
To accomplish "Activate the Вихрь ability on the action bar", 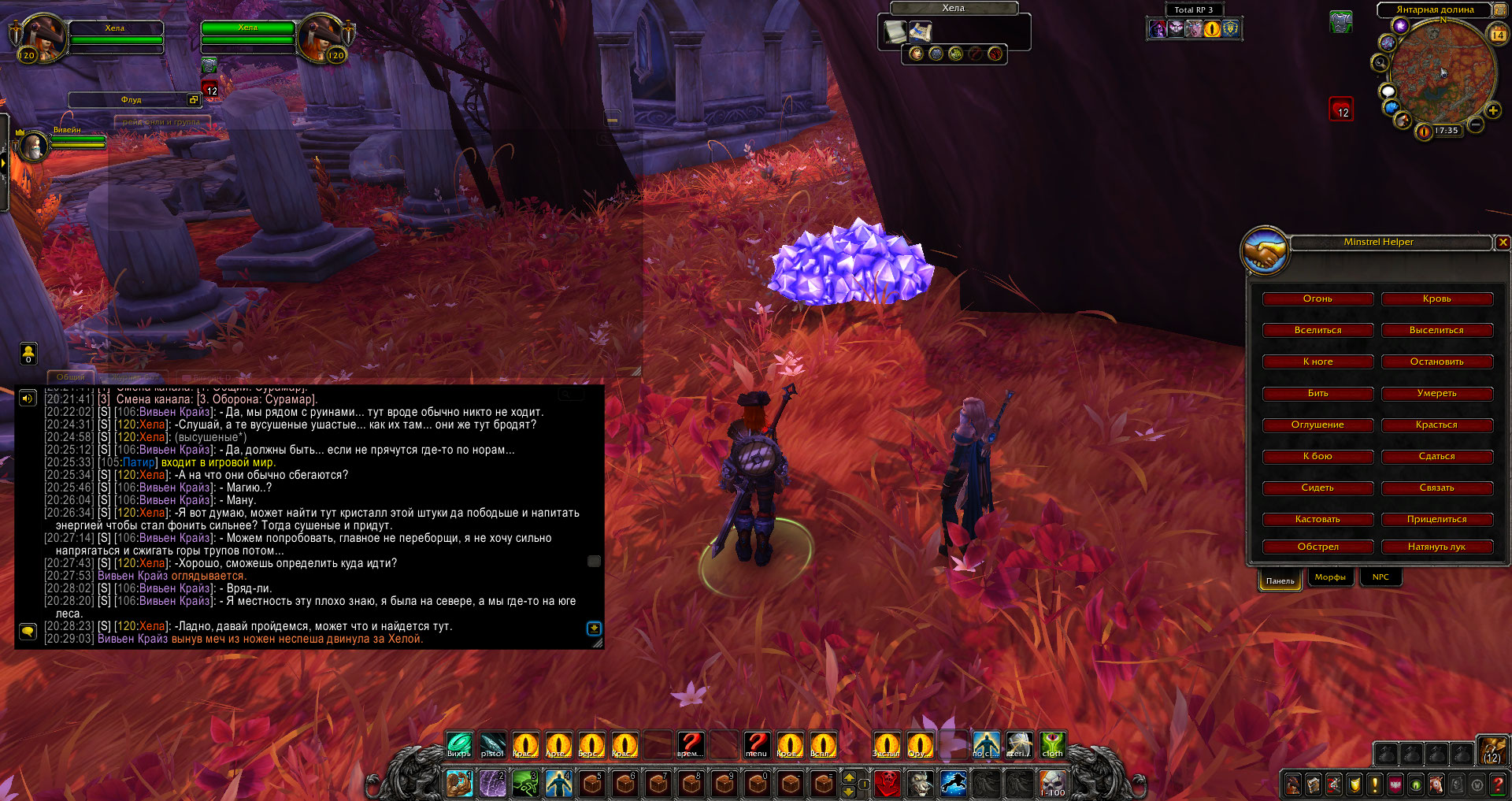I will tap(459, 744).
